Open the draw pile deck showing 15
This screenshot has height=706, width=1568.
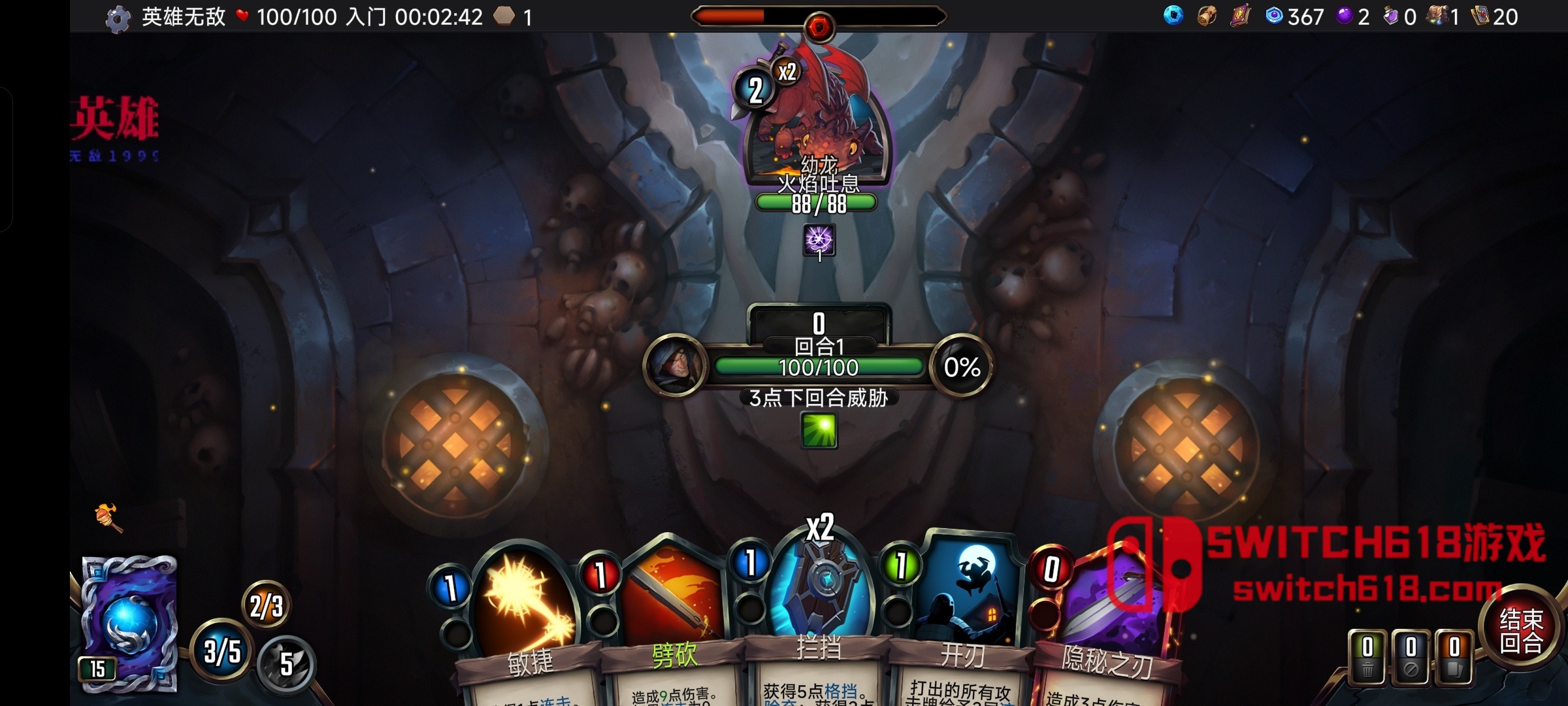[129, 622]
